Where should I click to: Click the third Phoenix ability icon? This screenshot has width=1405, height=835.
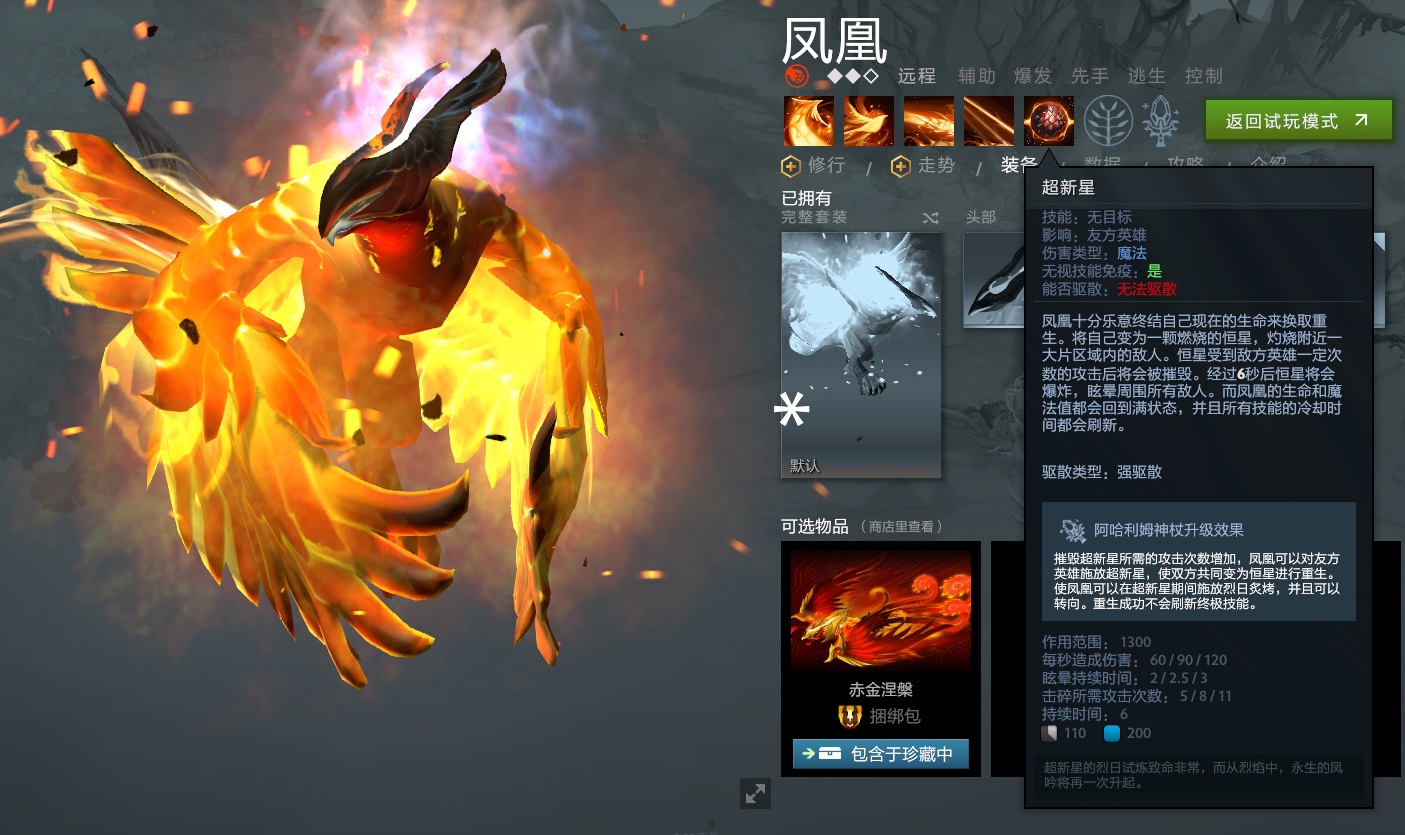(x=928, y=120)
